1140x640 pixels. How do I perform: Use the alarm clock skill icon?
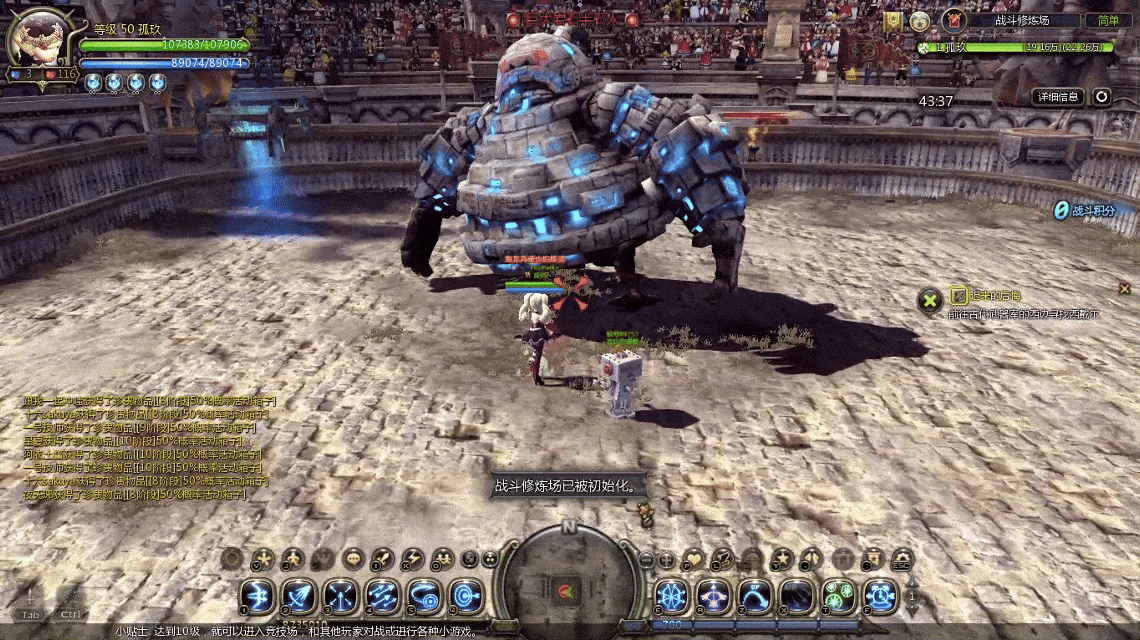[x=880, y=597]
